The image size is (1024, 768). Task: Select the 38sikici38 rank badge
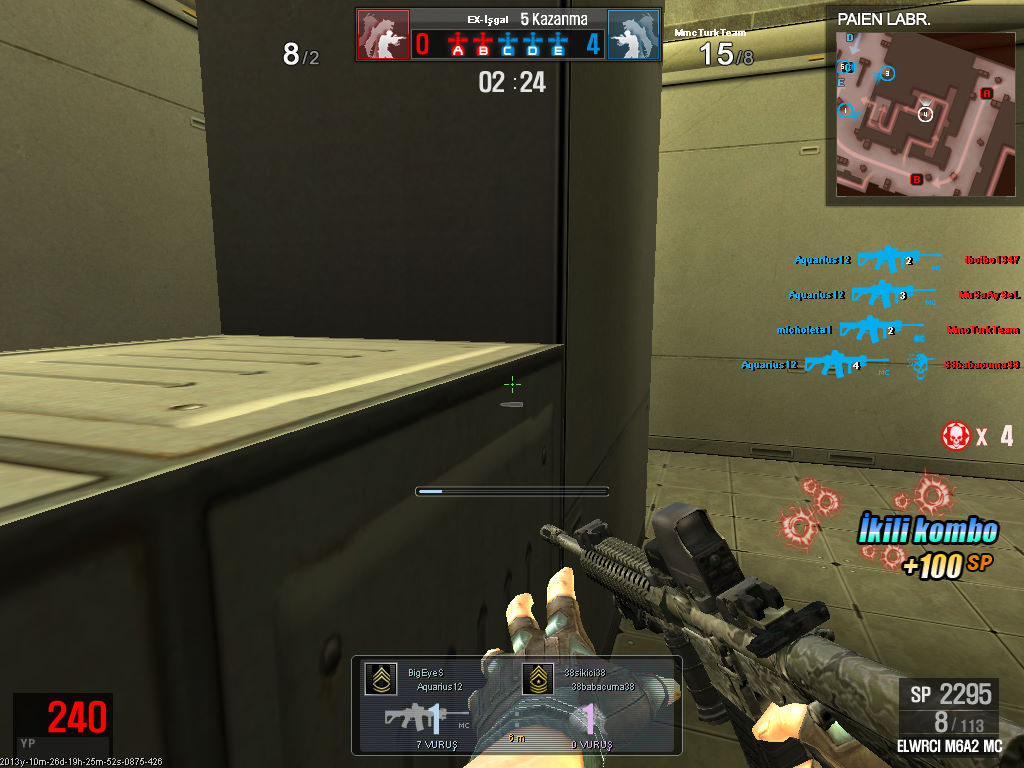(540, 680)
